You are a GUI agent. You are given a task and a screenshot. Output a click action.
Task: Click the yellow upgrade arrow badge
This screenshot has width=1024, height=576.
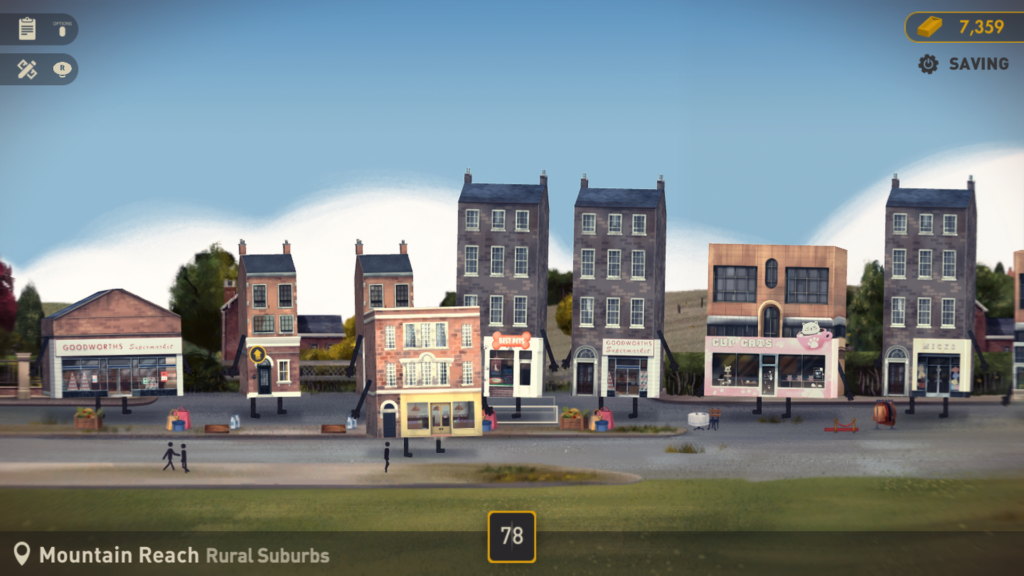(x=258, y=354)
